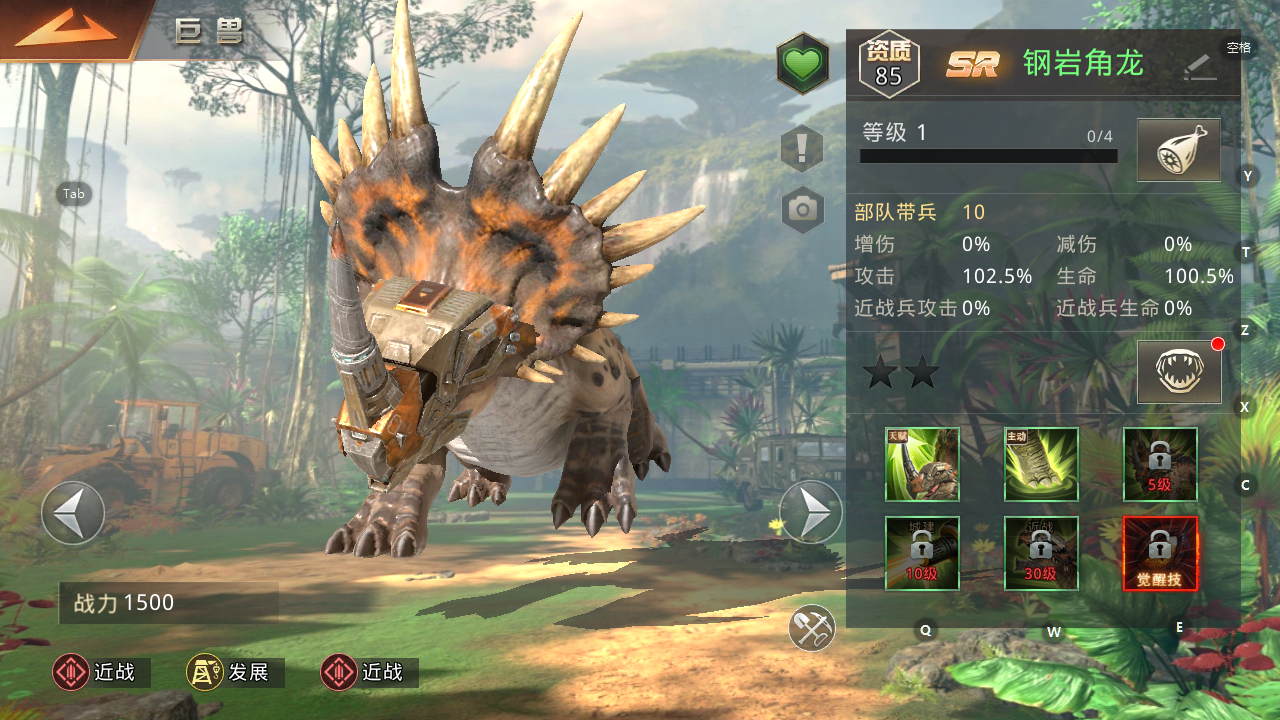Open the shovel and hammer tool icon

click(x=811, y=628)
